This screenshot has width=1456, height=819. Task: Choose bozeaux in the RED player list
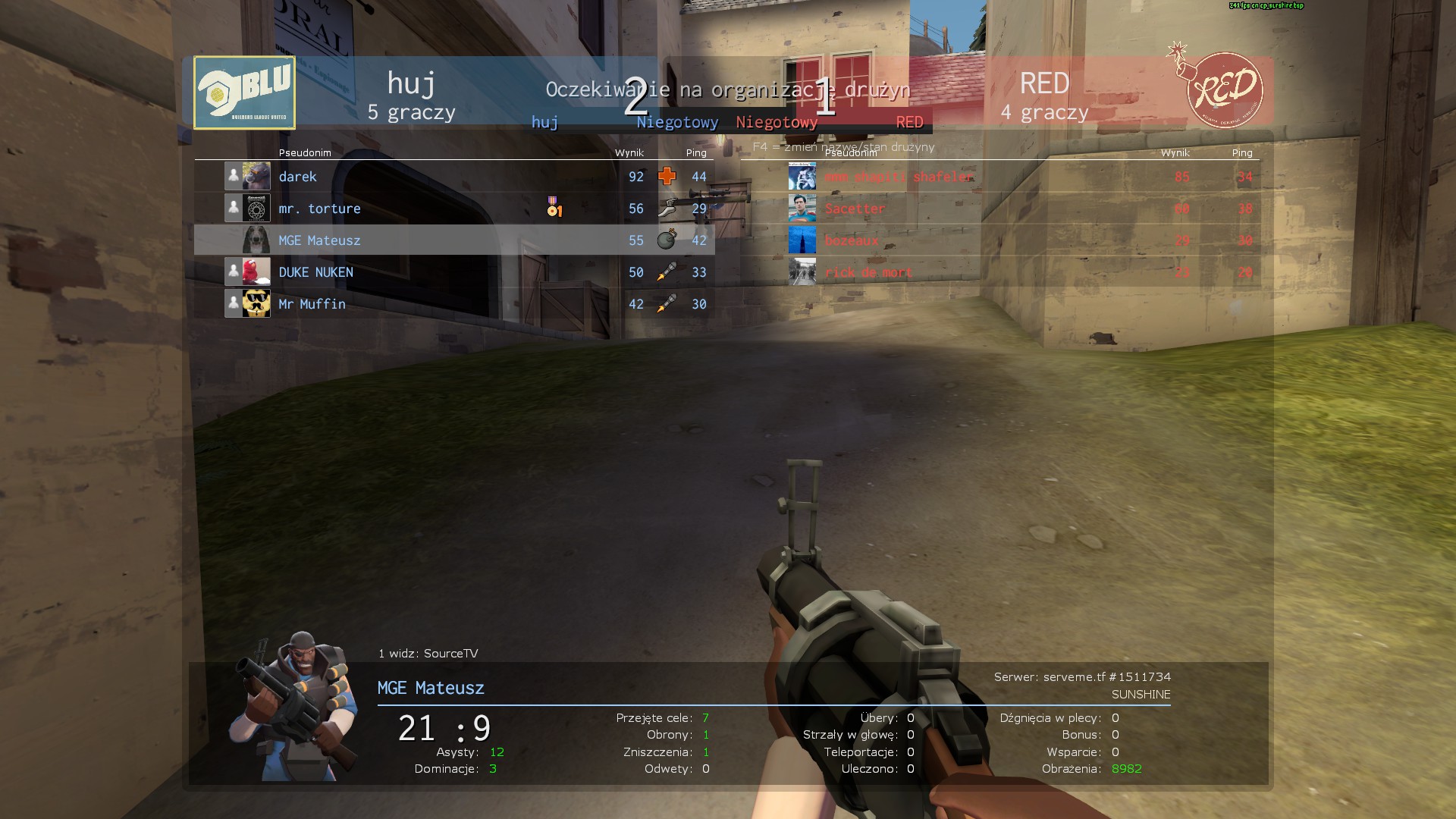(x=999, y=240)
